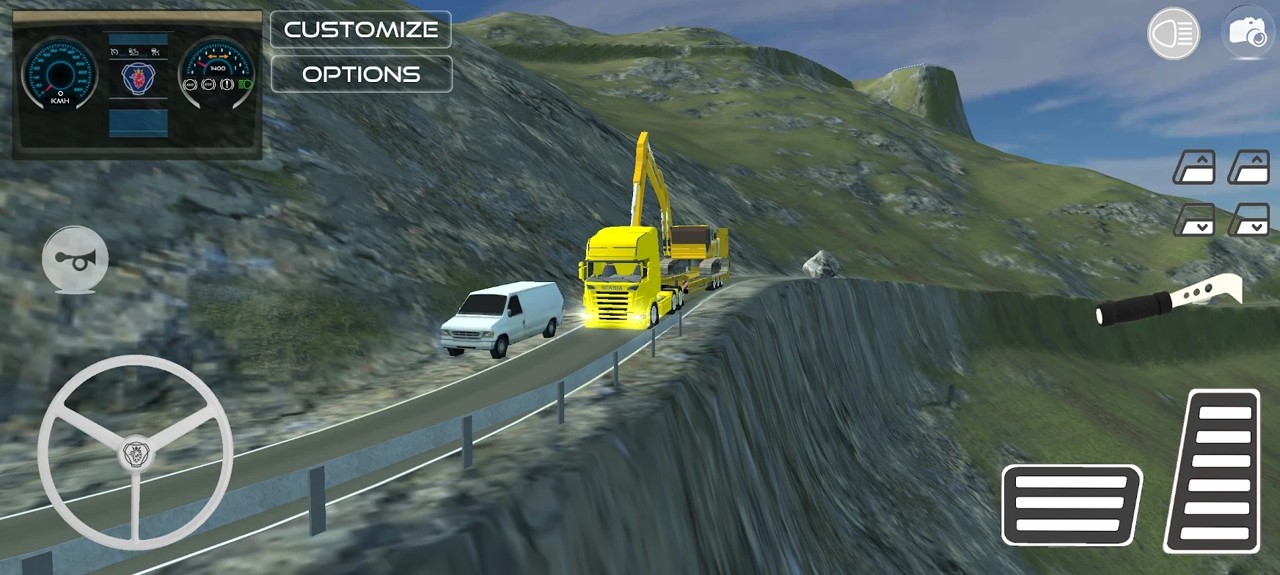Raise the left window with the up arrow

[1194, 168]
